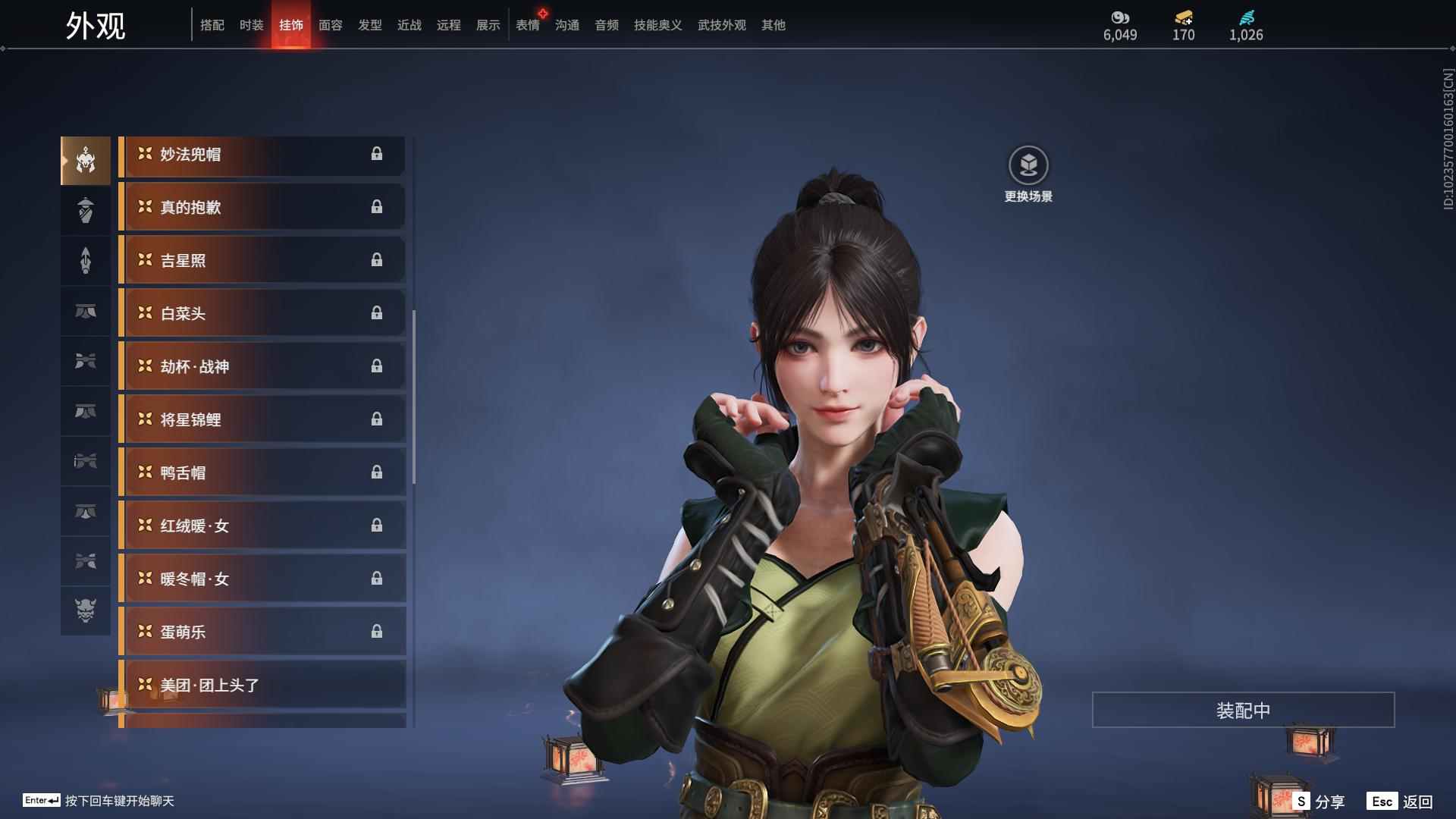Select the head accessory category icon
1456x819 pixels.
point(85,159)
